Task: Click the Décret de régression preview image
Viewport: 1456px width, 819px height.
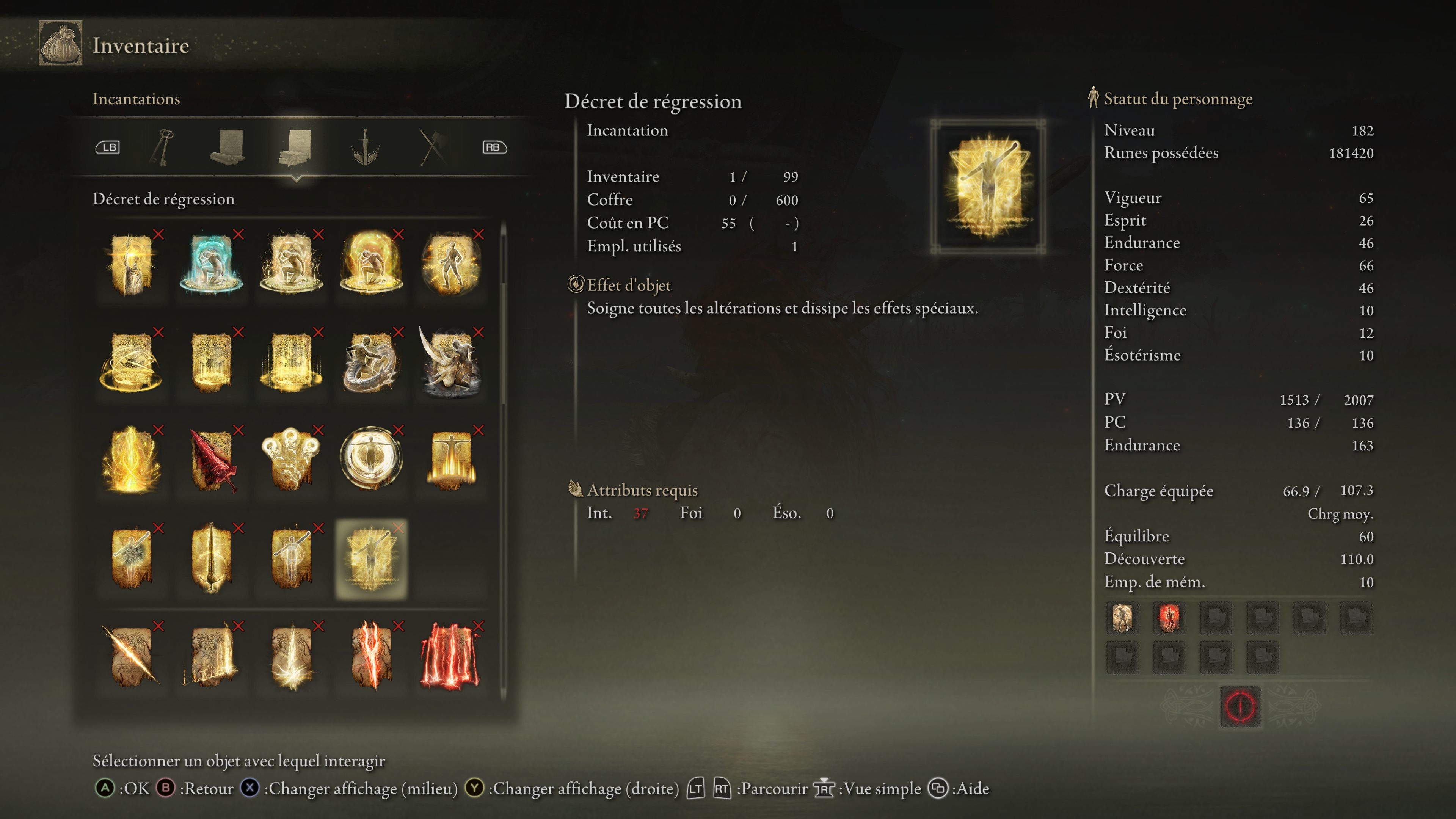Action: tap(987, 187)
